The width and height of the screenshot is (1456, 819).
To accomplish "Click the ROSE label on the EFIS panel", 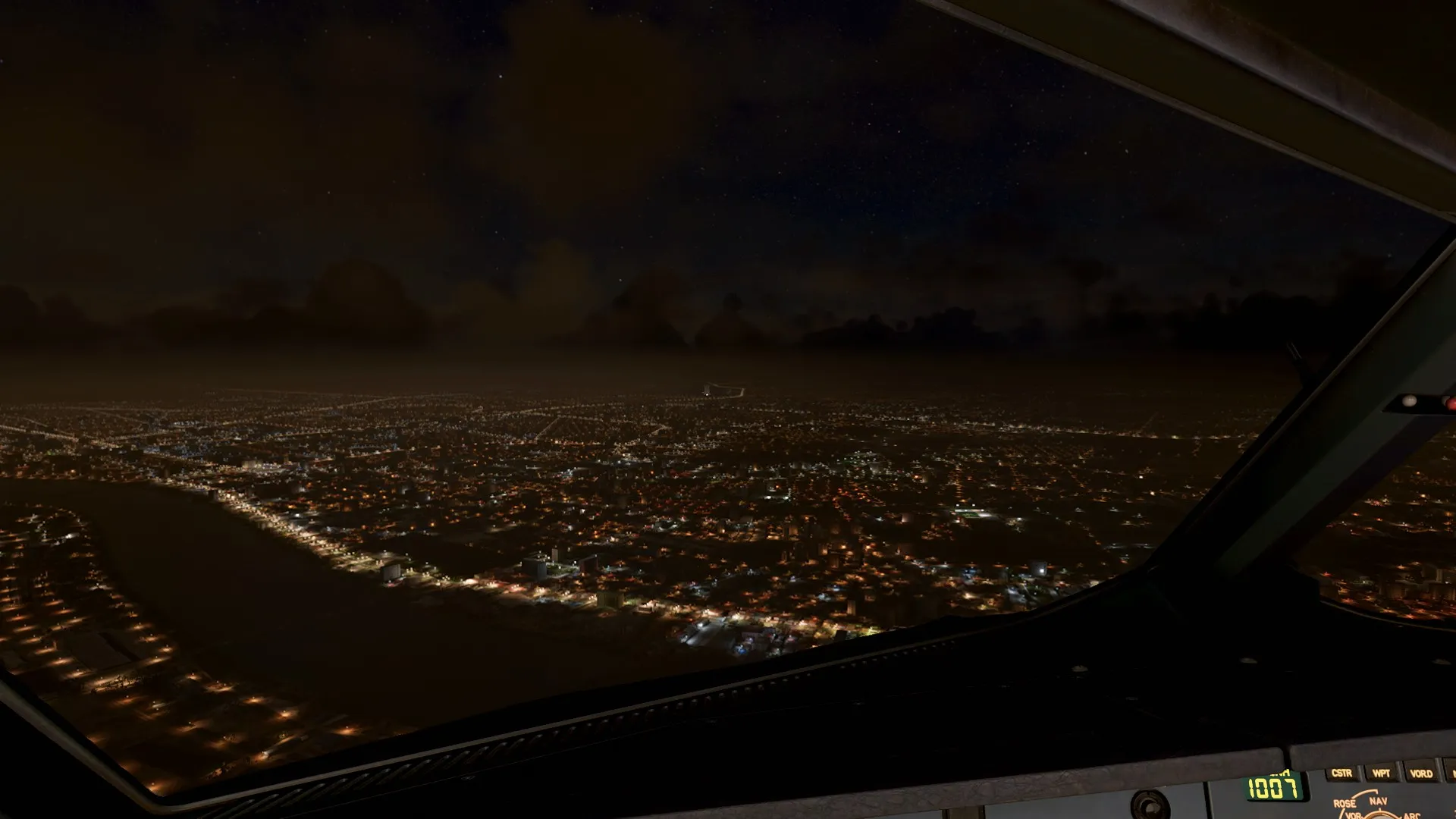I will [x=1345, y=802].
